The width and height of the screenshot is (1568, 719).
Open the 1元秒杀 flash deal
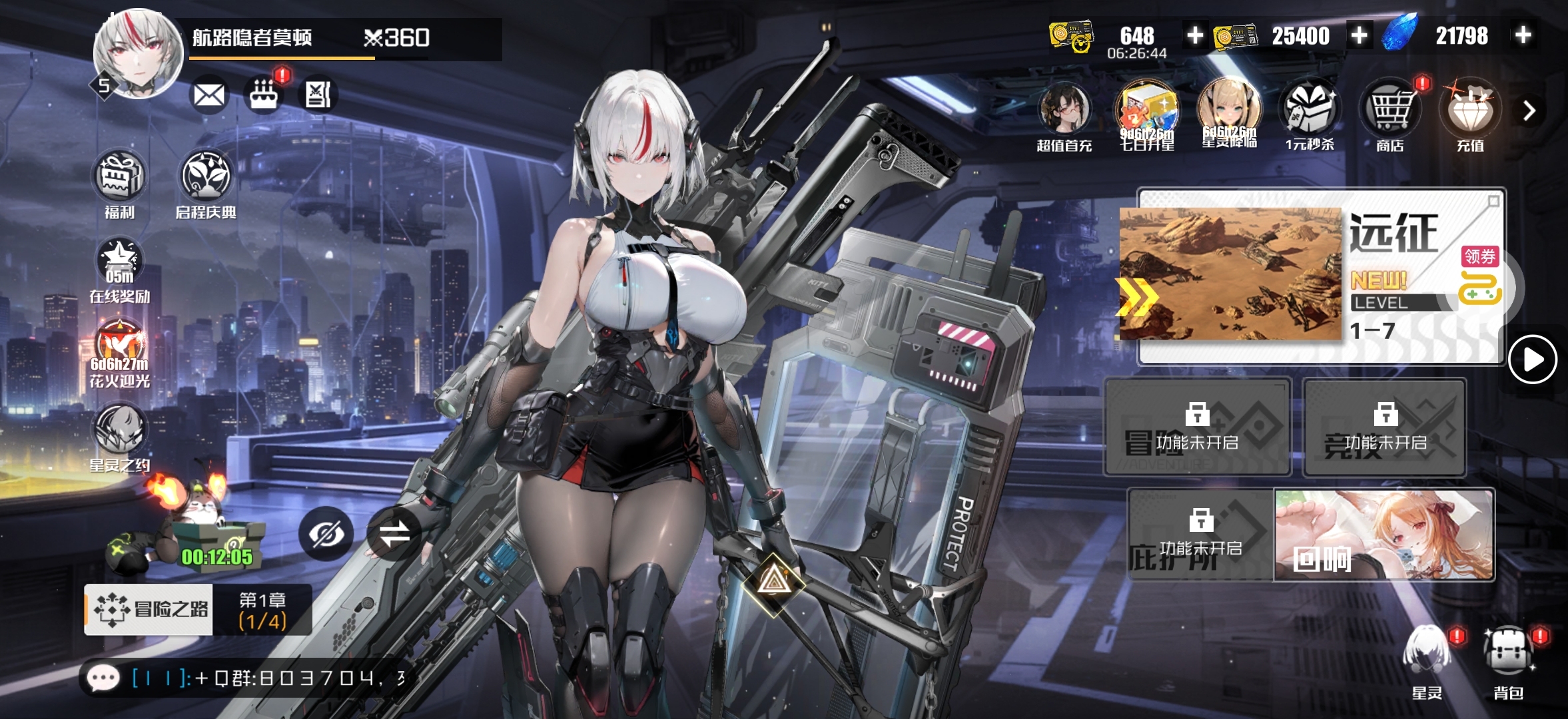1309,113
